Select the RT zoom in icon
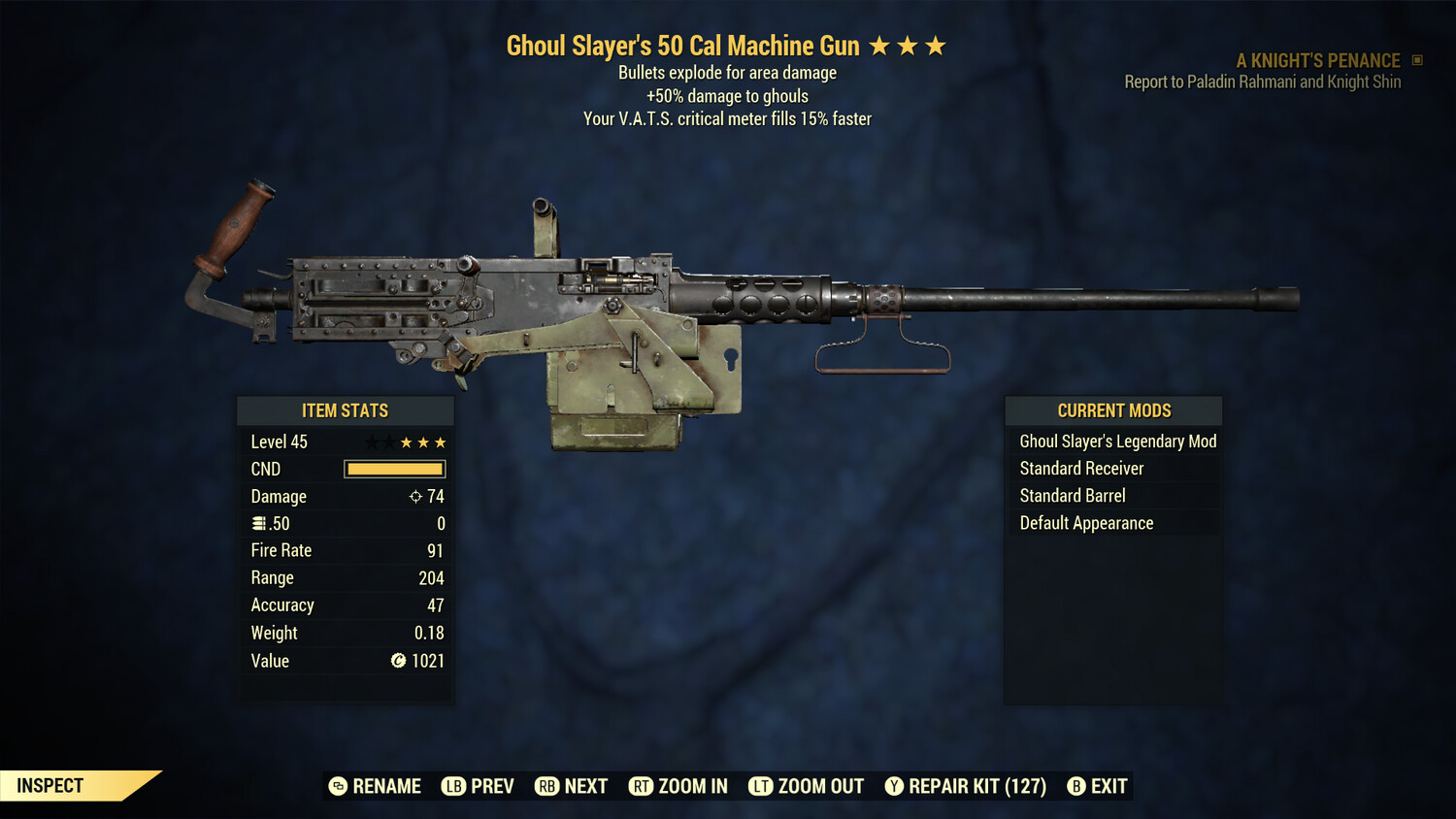Viewport: 1456px width, 819px height. point(642,786)
